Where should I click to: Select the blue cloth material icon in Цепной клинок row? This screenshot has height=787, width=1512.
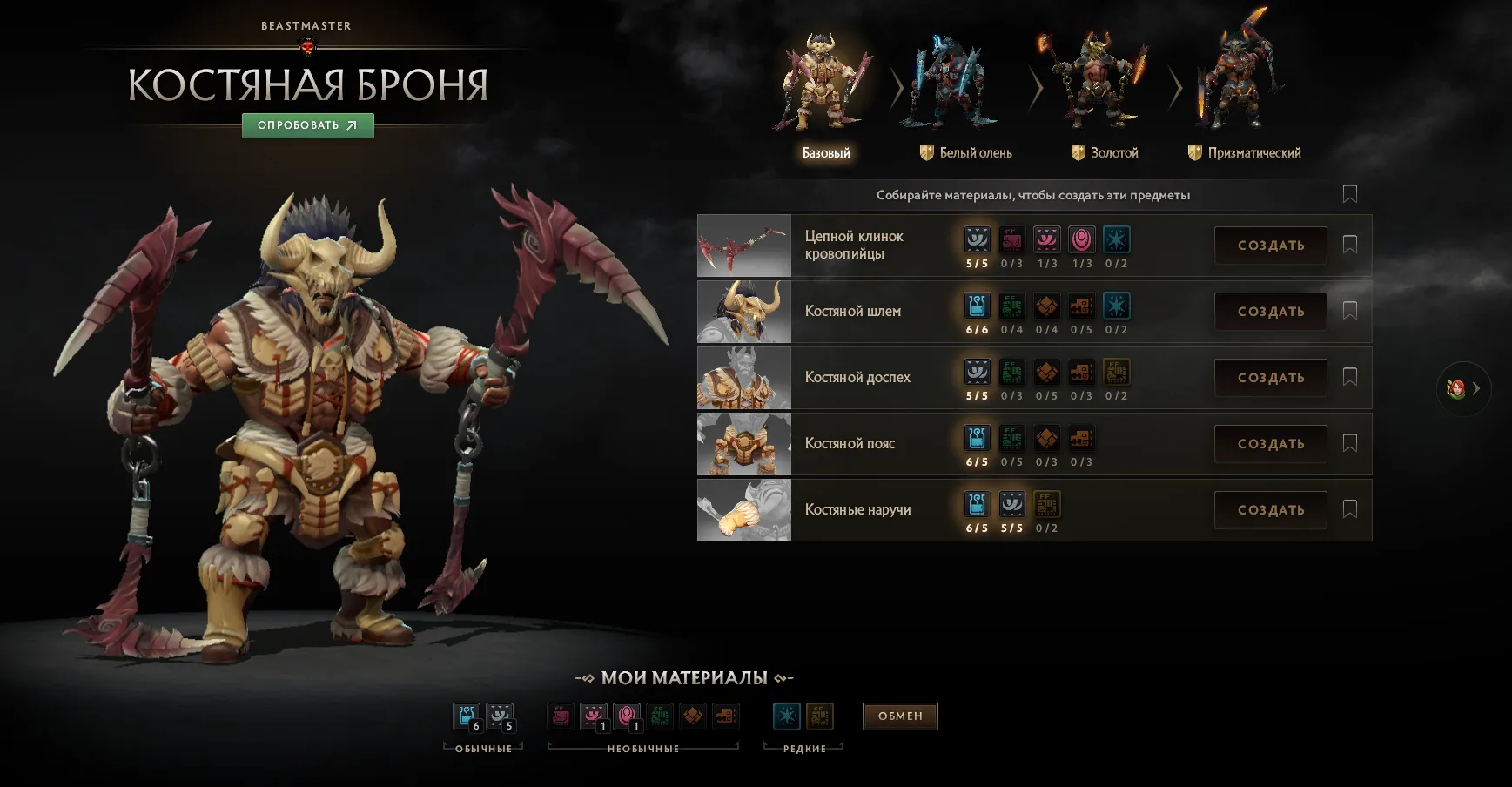pyautogui.click(x=977, y=239)
